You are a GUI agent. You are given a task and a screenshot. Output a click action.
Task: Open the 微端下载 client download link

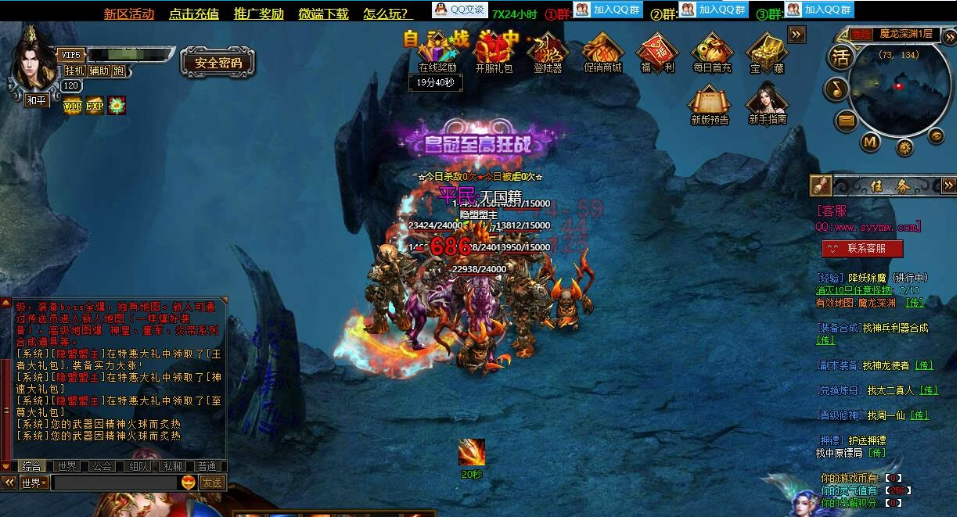pyautogui.click(x=323, y=14)
